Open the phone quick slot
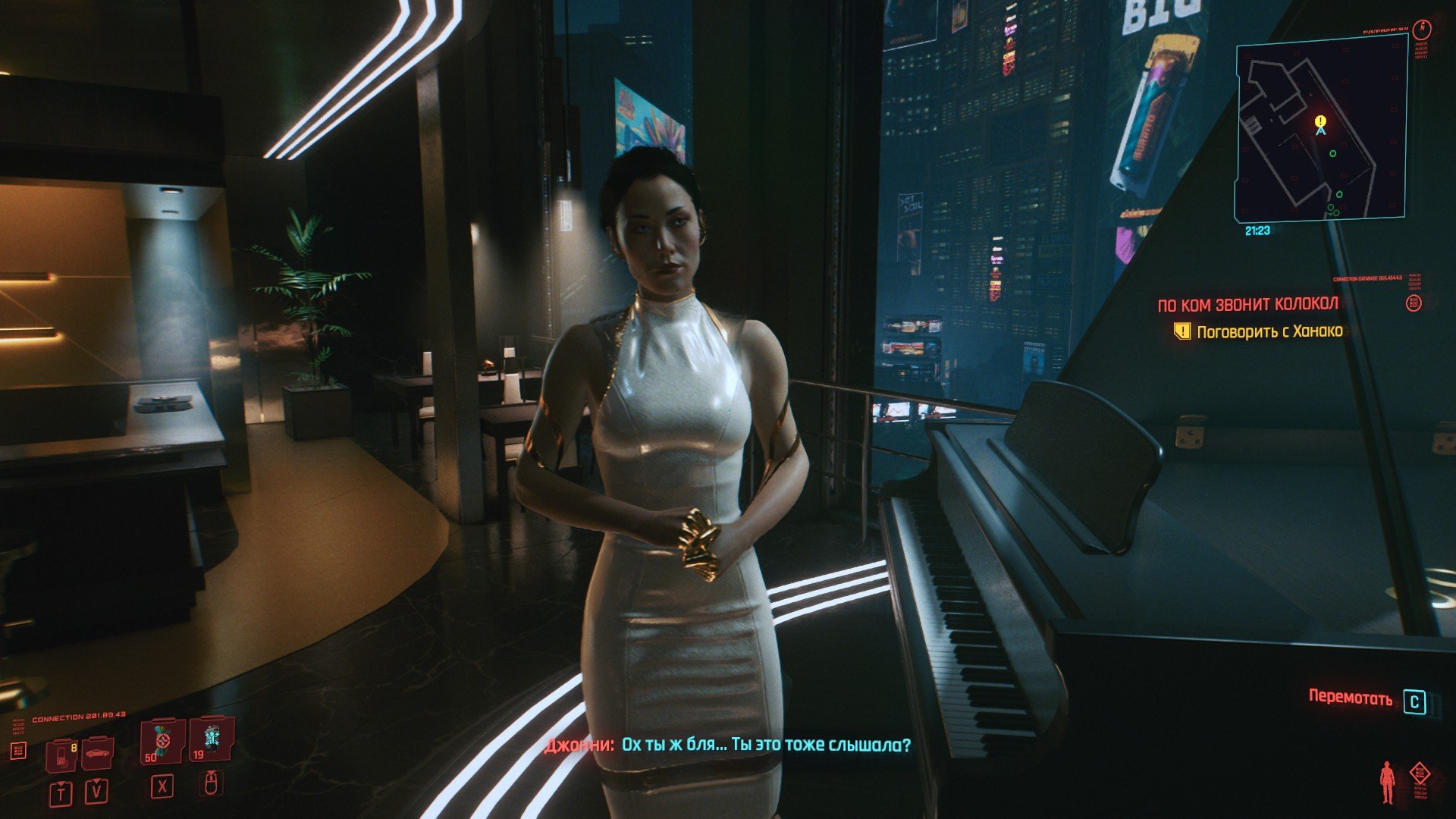Viewport: 1456px width, 819px height. [61, 754]
